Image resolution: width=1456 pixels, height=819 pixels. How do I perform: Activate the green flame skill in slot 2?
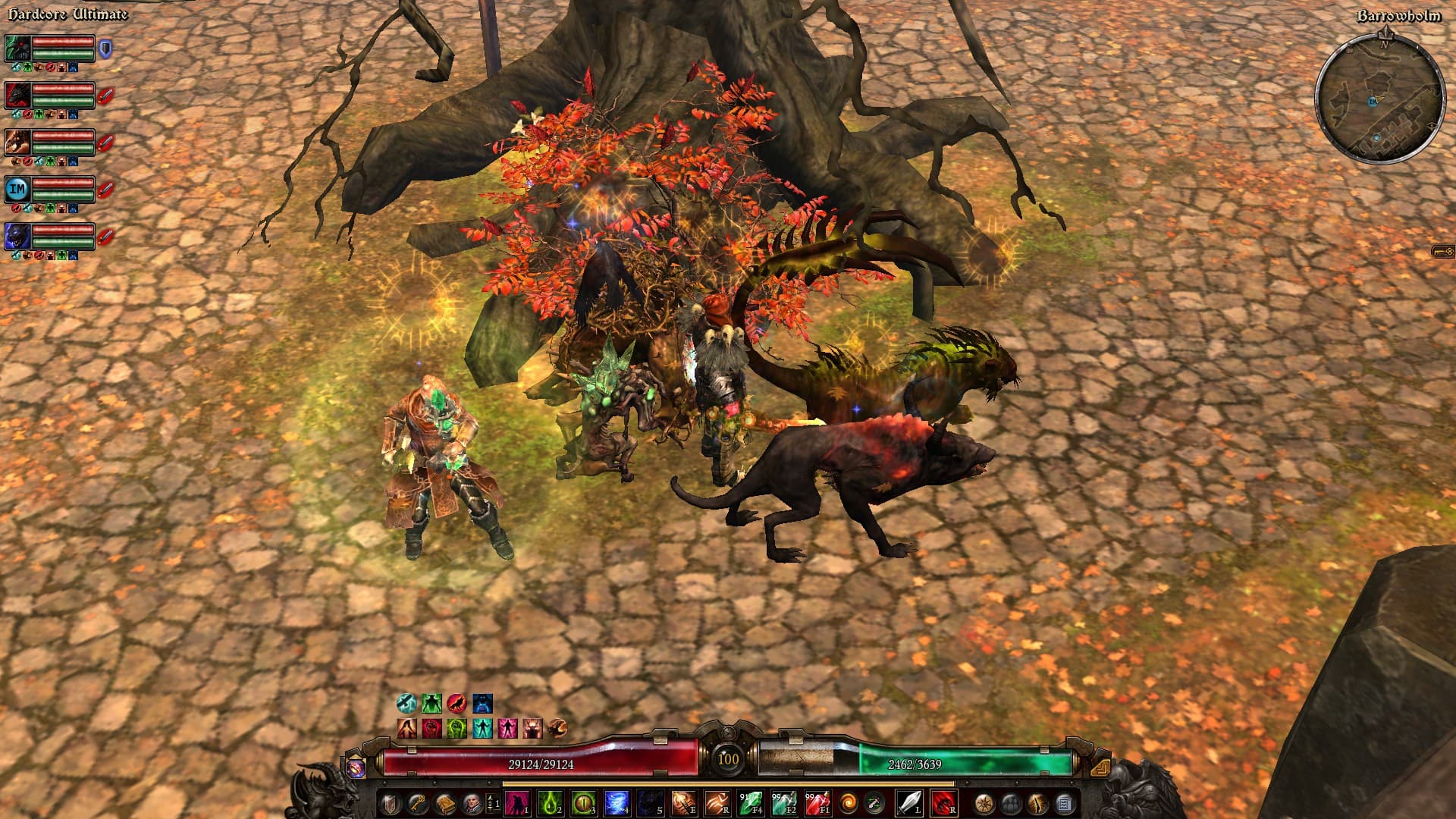click(x=550, y=802)
